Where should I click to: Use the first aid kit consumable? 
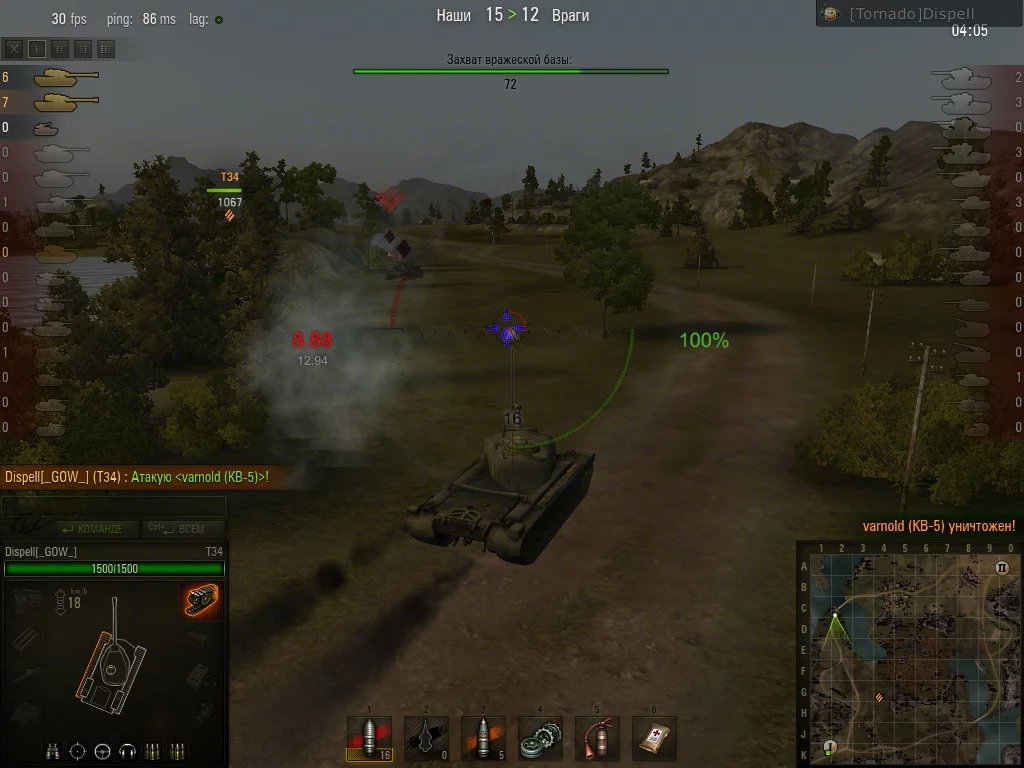pos(654,739)
